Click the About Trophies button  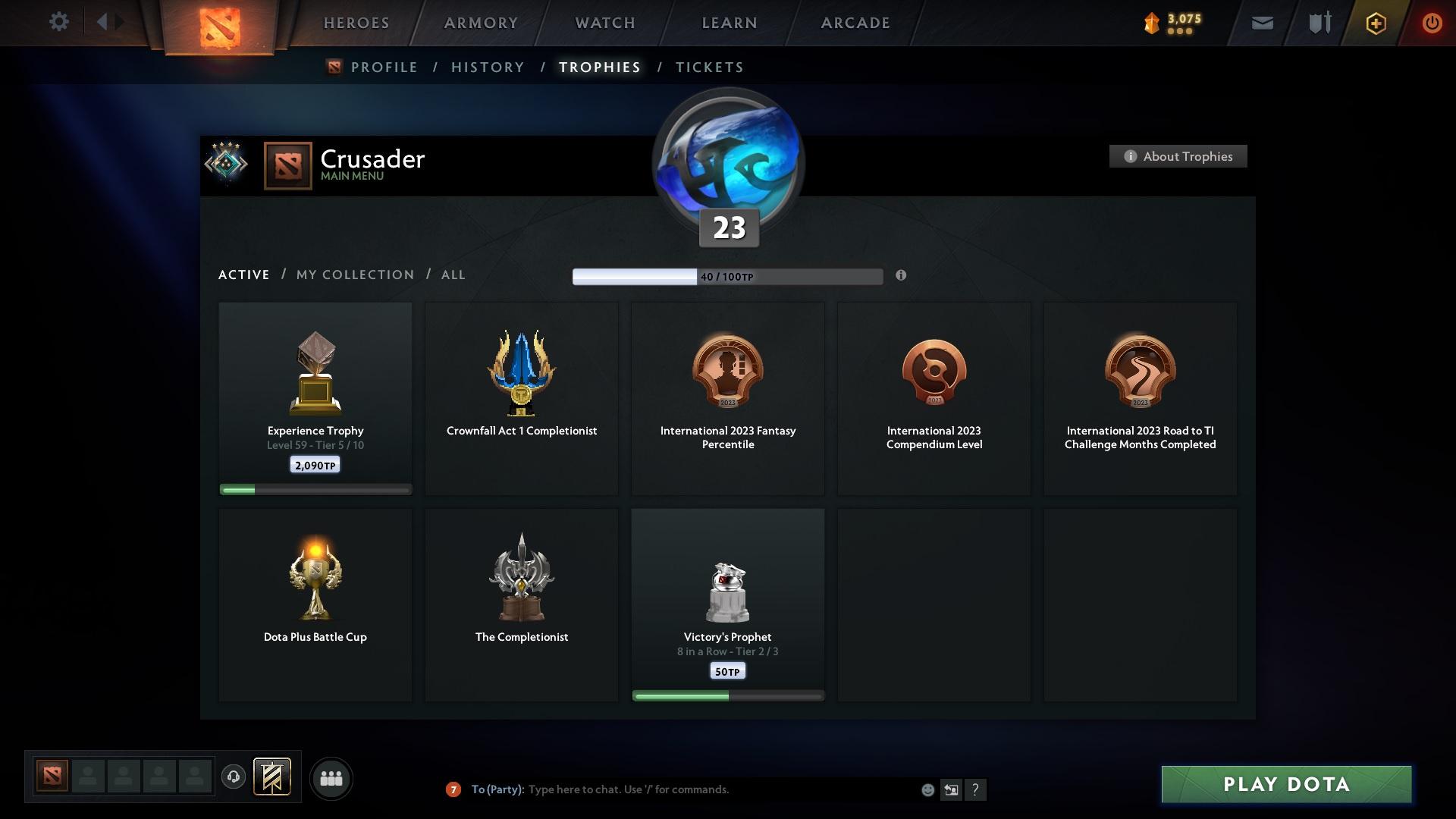click(1178, 156)
